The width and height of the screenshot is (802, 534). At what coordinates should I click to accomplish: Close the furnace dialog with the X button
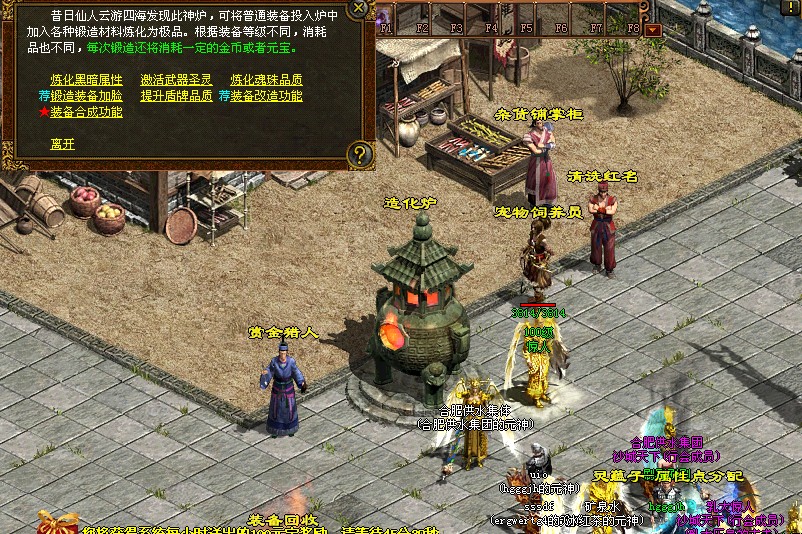point(358,9)
